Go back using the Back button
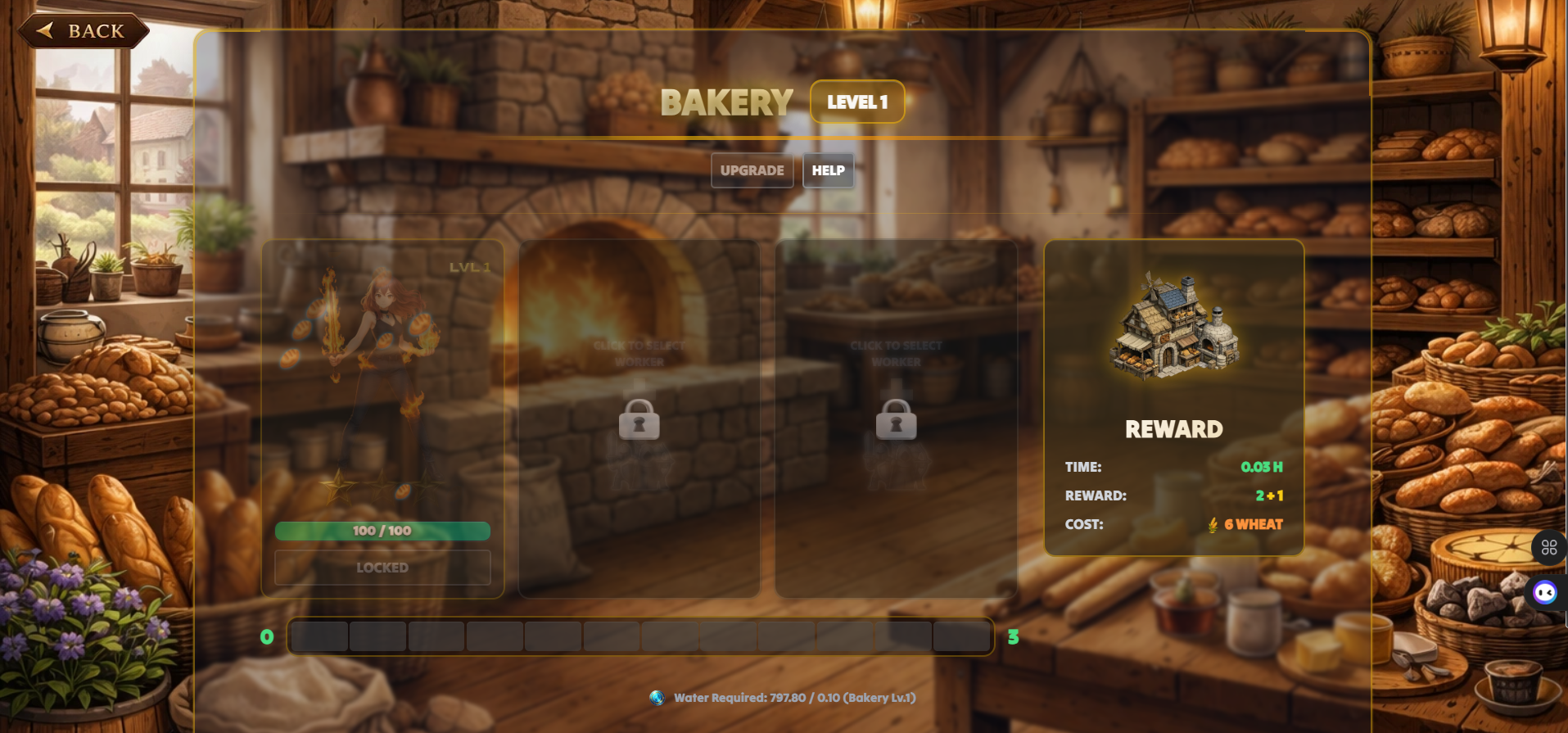This screenshot has width=1568, height=733. pos(84,31)
